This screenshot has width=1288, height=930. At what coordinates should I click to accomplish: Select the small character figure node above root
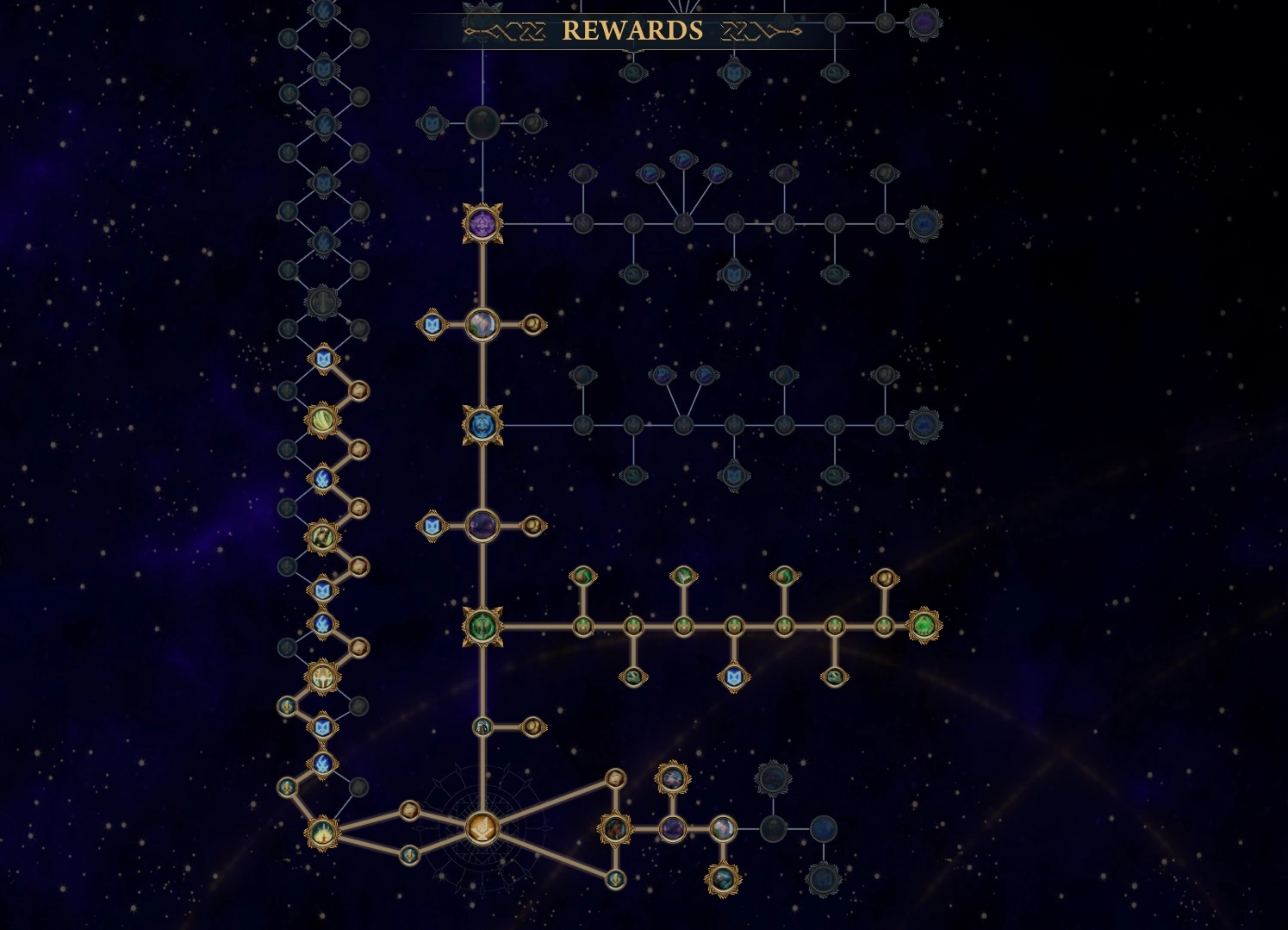482,727
